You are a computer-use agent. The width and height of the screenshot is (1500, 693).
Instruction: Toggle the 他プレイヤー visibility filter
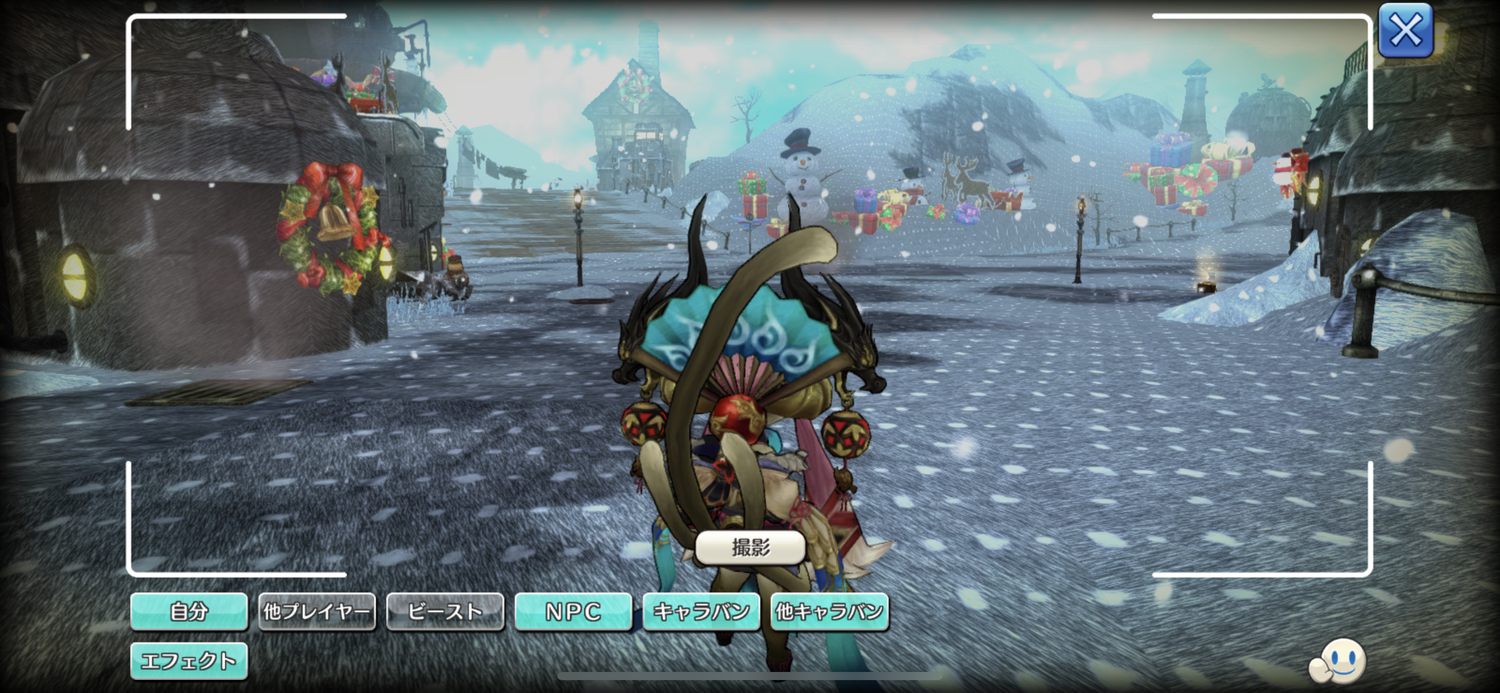pos(317,611)
